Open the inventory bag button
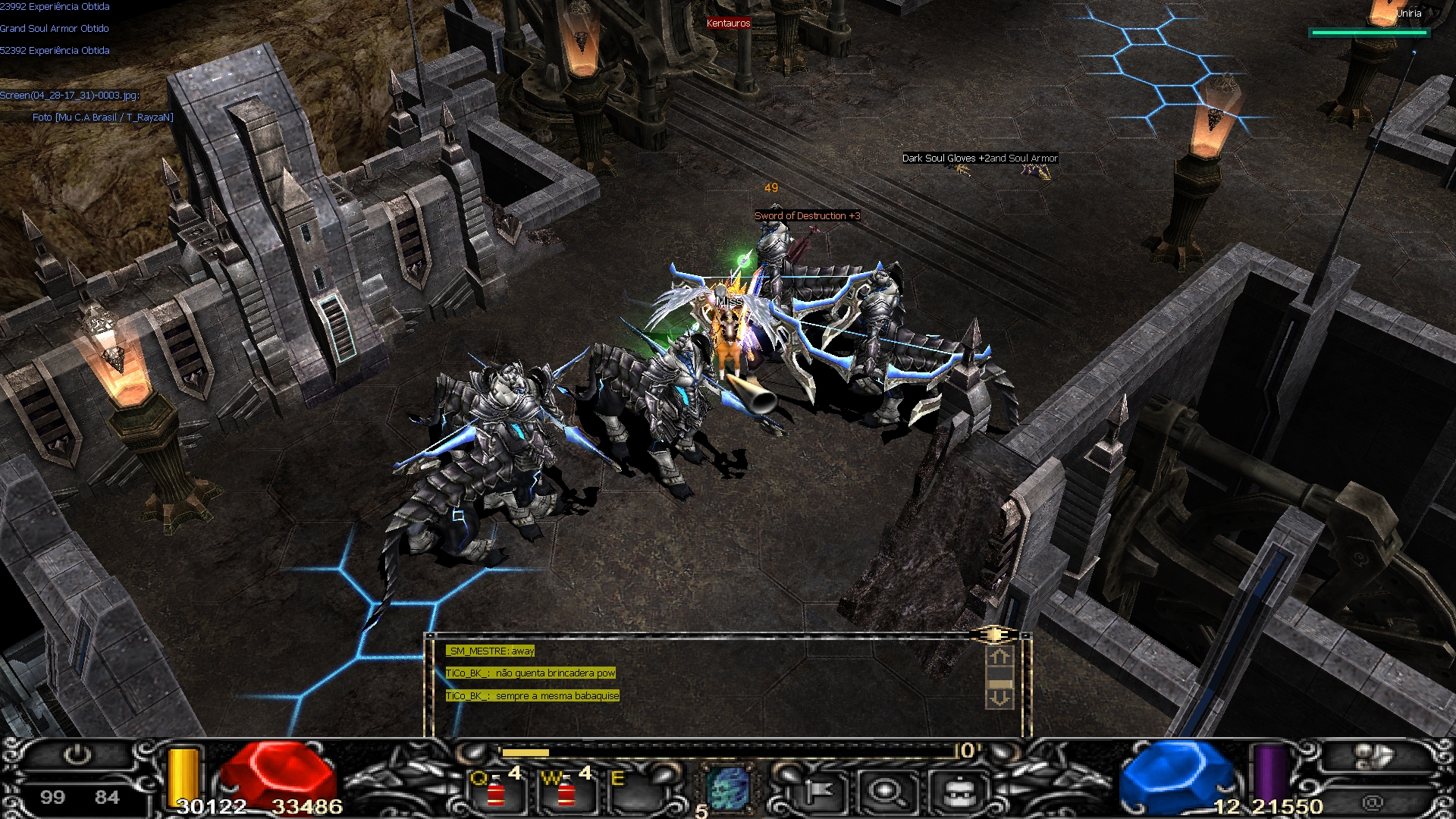Screen dimensions: 1456x819 coord(959,792)
